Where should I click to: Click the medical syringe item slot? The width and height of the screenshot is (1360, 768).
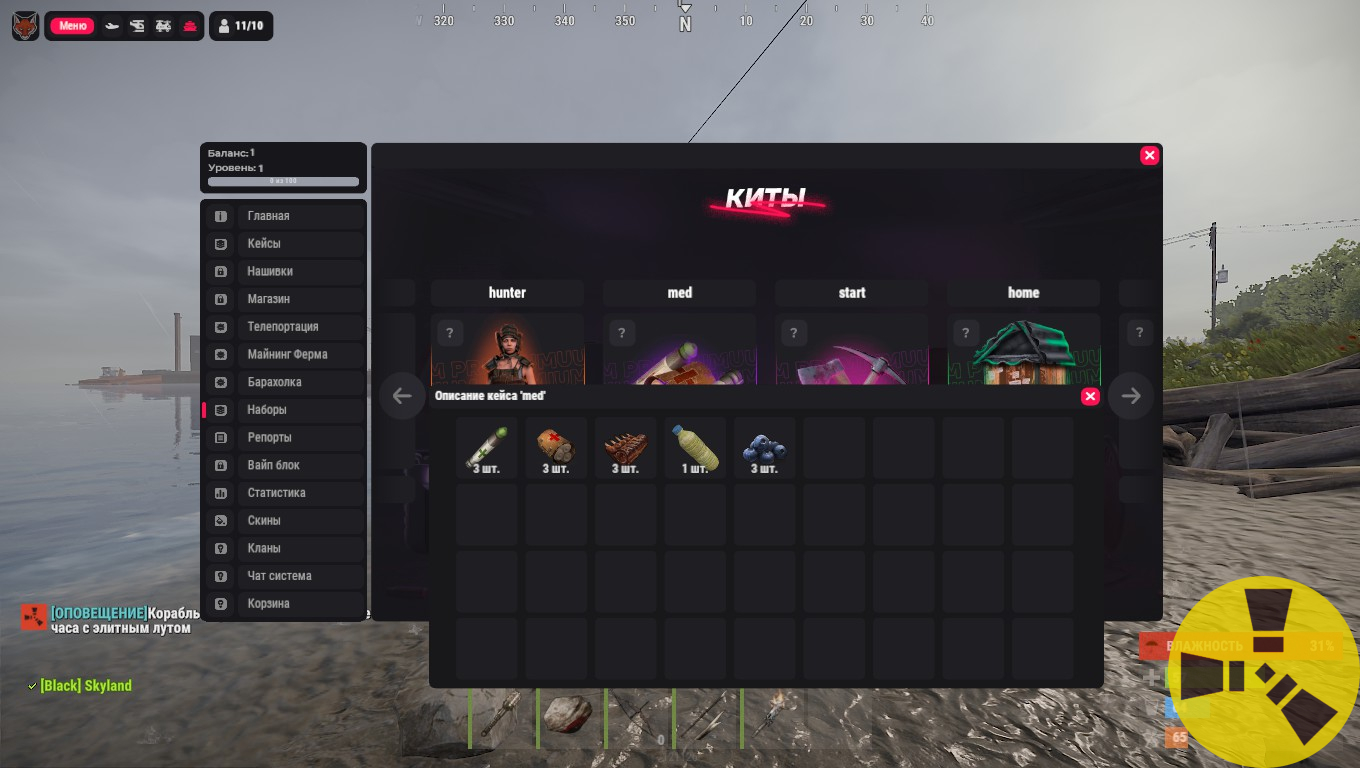pos(487,448)
